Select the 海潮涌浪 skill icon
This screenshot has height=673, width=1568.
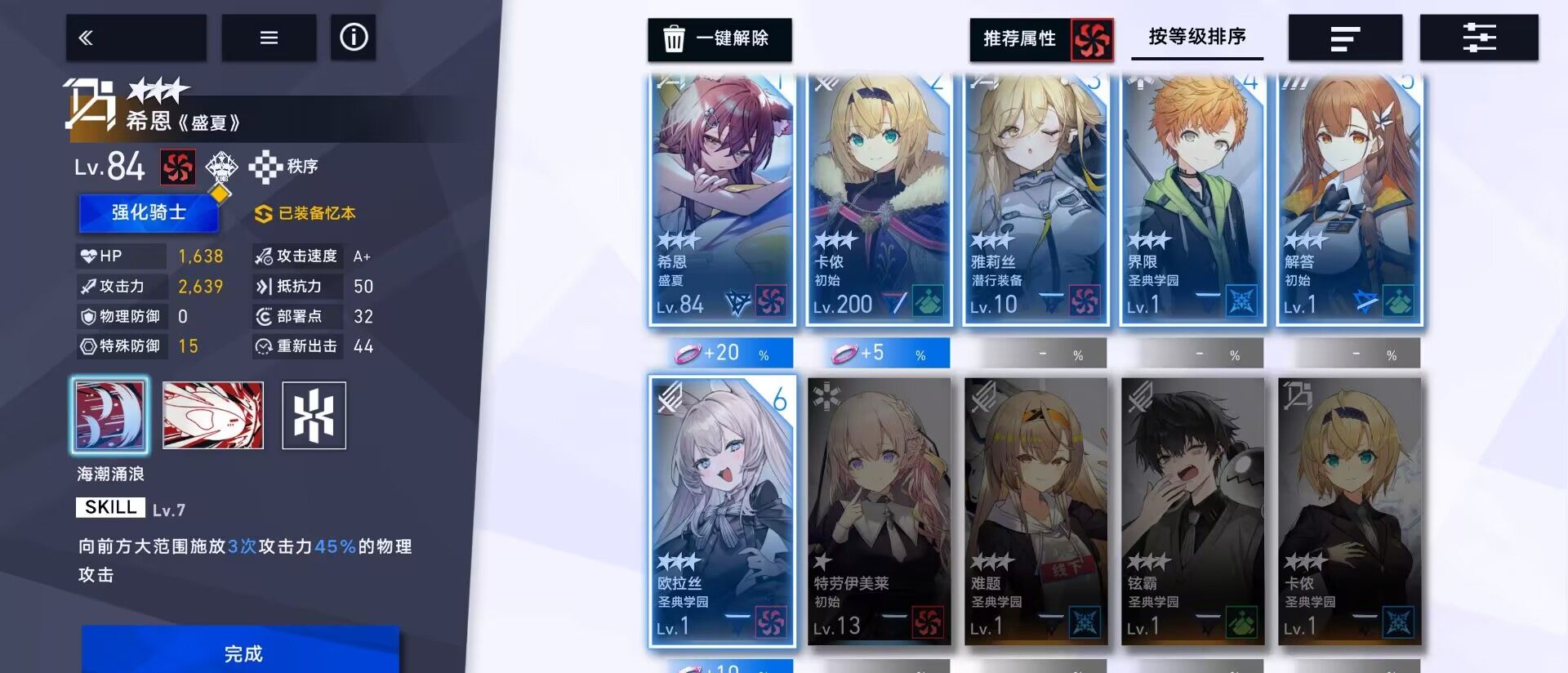click(x=110, y=415)
